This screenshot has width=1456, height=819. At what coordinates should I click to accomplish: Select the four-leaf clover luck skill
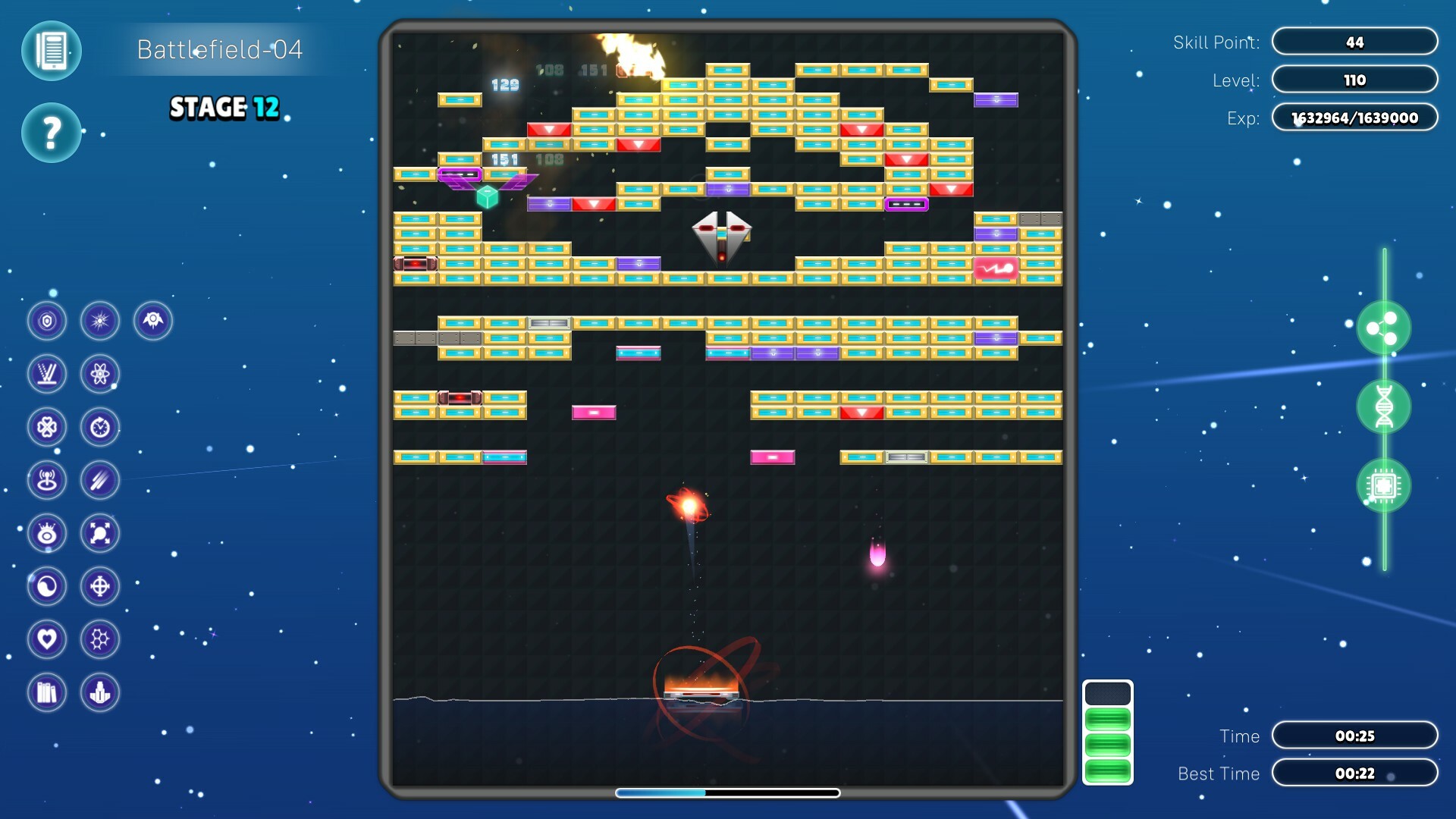pyautogui.click(x=47, y=427)
